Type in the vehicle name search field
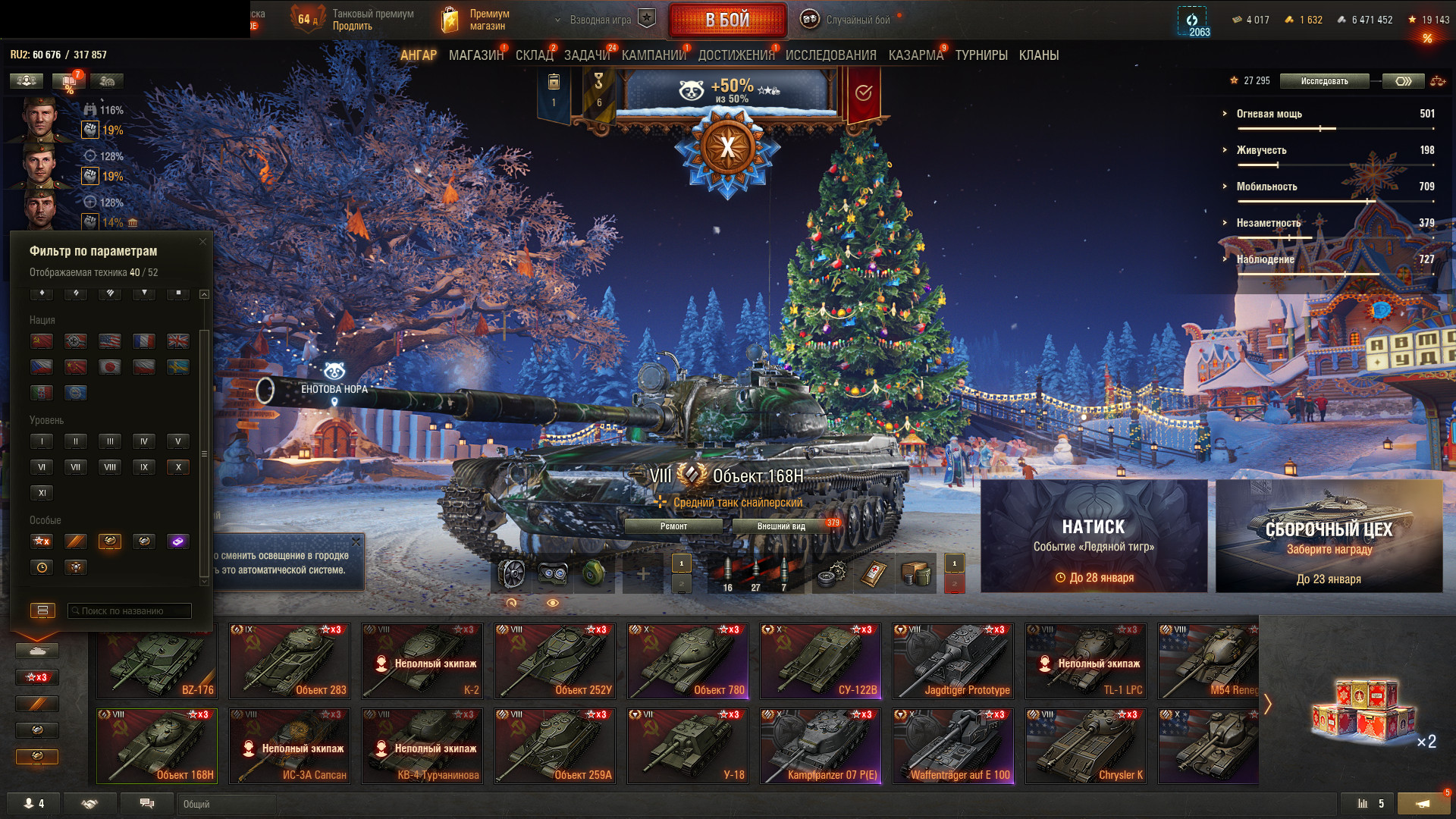The height and width of the screenshot is (819, 1456). [x=129, y=610]
